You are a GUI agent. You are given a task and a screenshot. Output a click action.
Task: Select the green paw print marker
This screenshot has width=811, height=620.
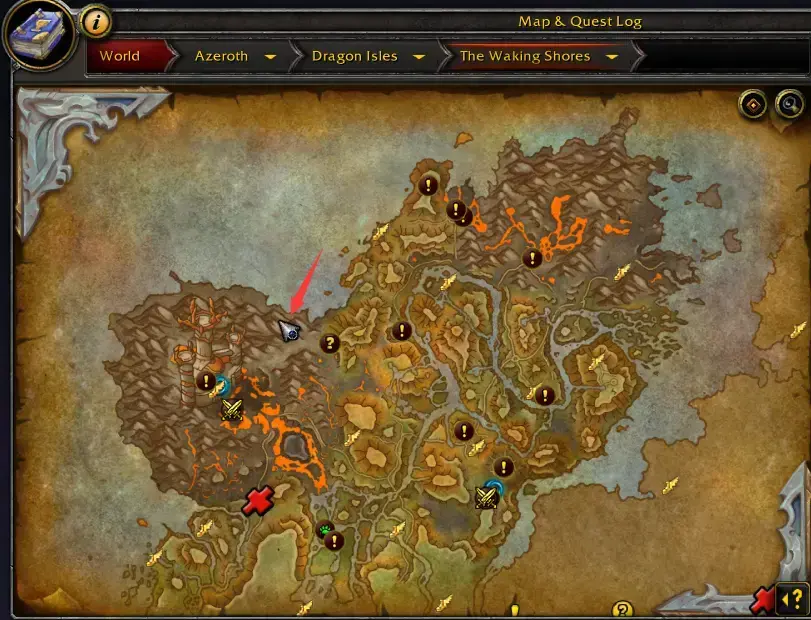[x=323, y=529]
